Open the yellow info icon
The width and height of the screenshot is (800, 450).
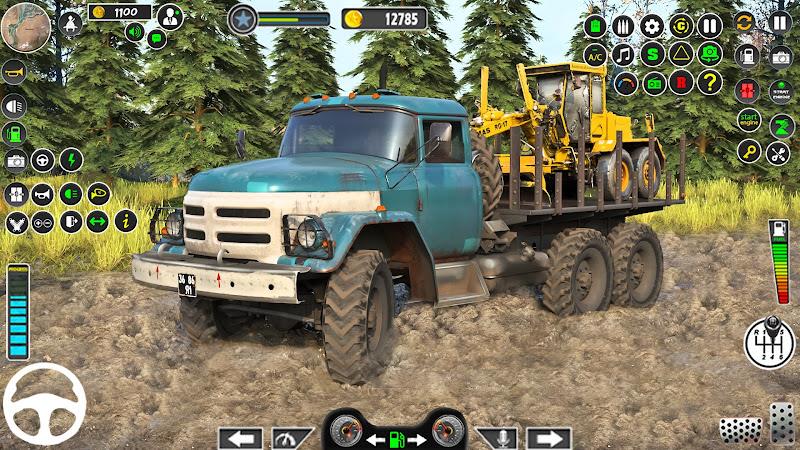point(126,221)
